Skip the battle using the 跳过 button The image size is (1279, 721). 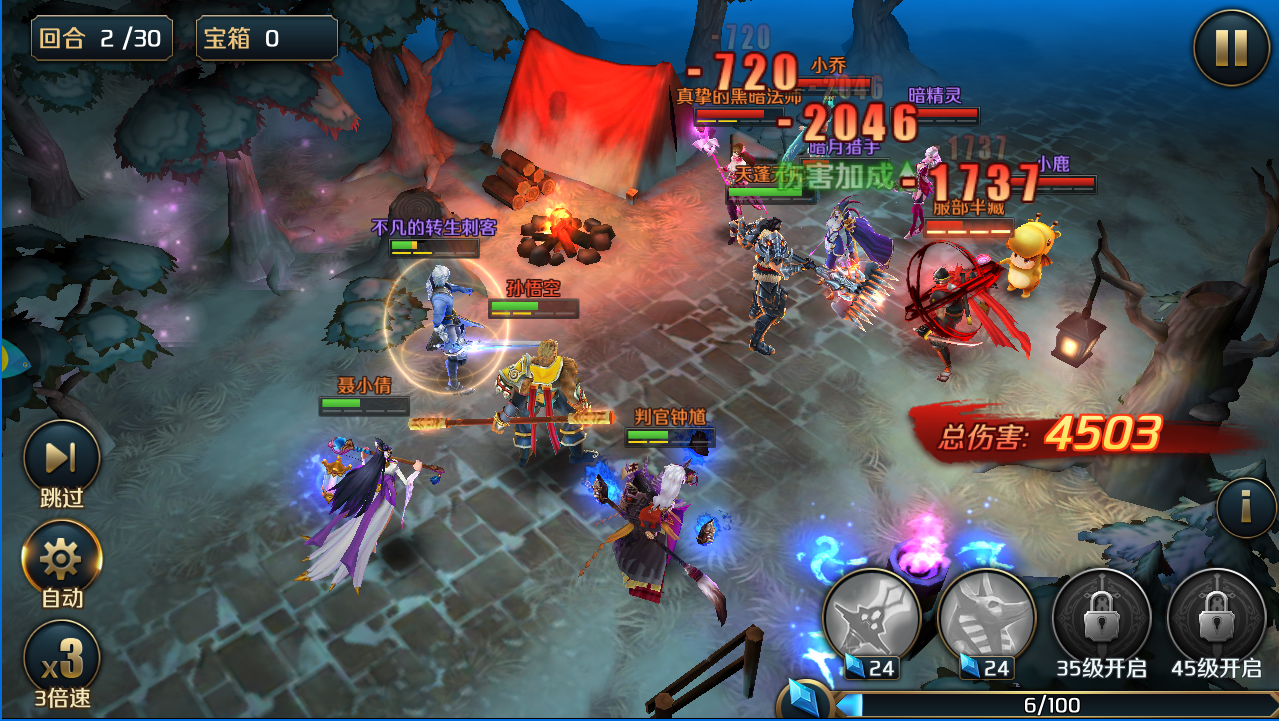61,460
